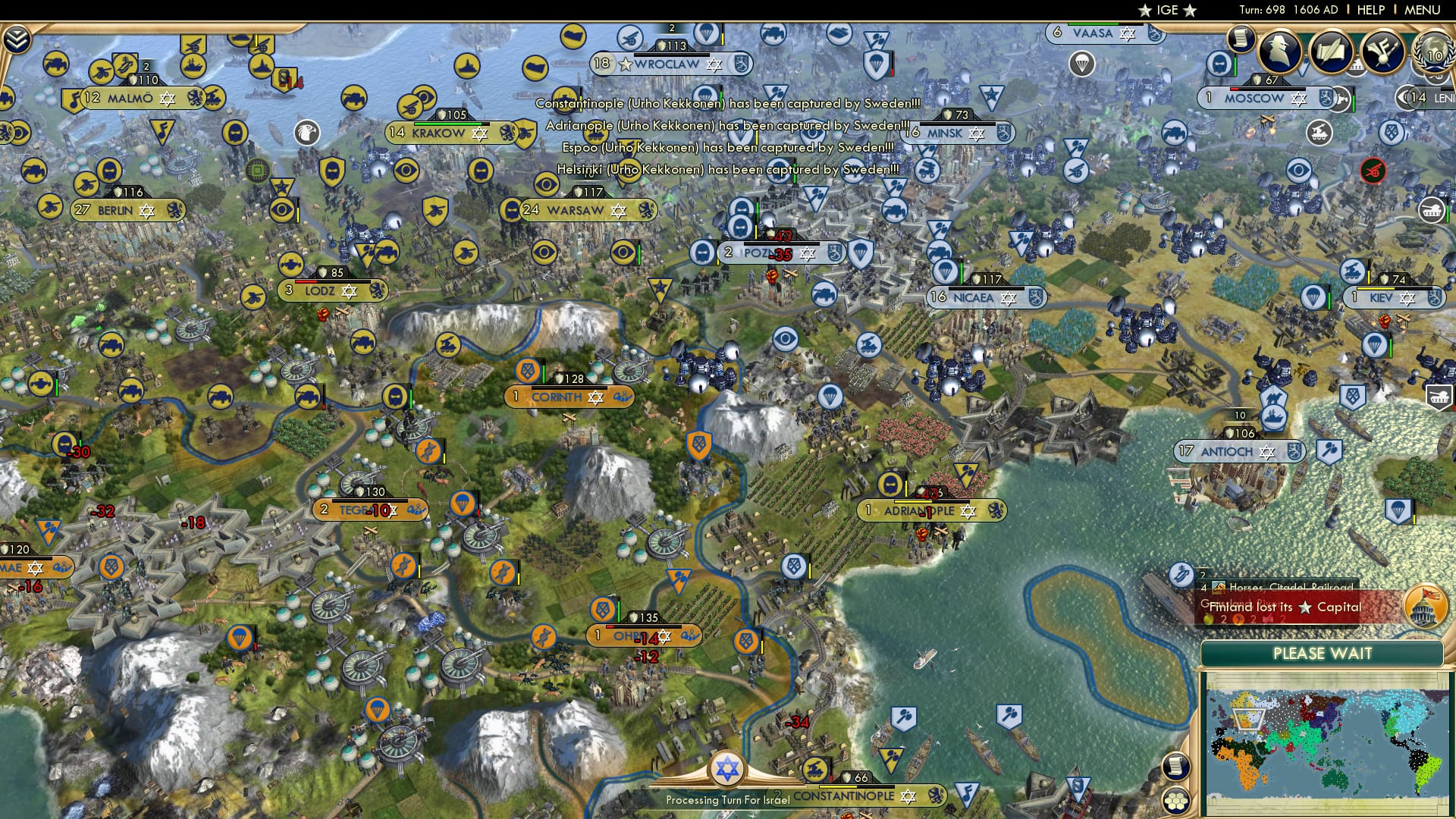Viewport: 1456px width, 819px height.
Task: Click the left arrow beside the Leningrad counter
Action: tap(1404, 99)
